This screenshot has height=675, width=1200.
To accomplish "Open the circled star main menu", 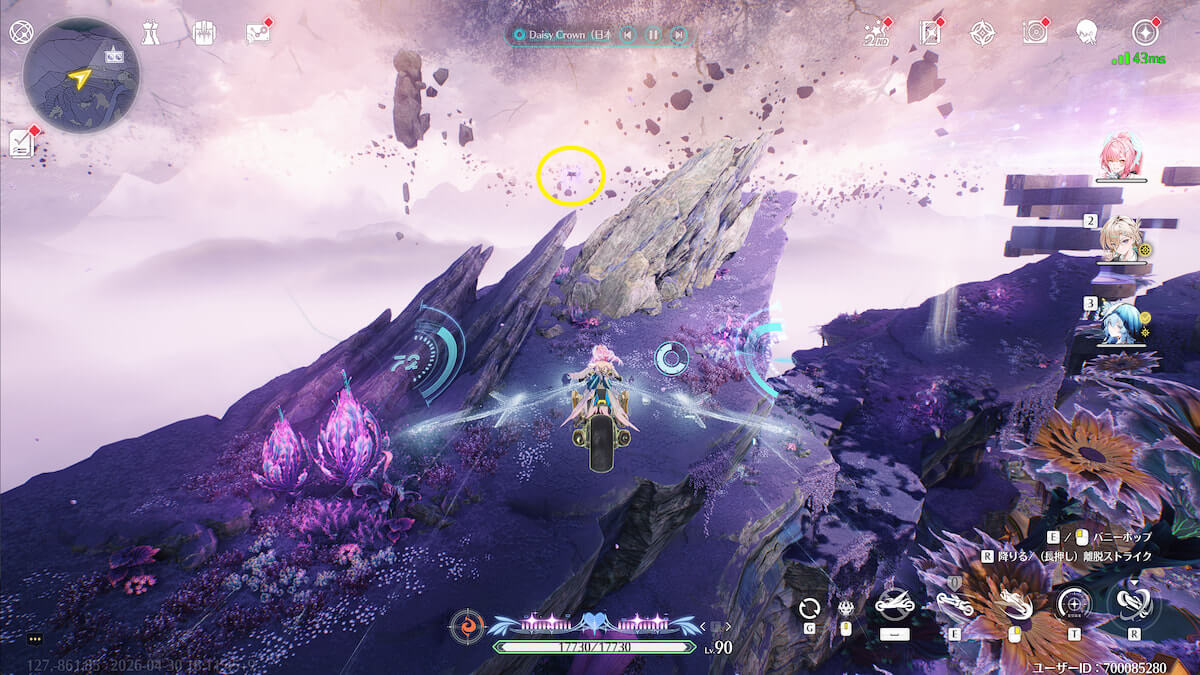I will click(x=1144, y=32).
